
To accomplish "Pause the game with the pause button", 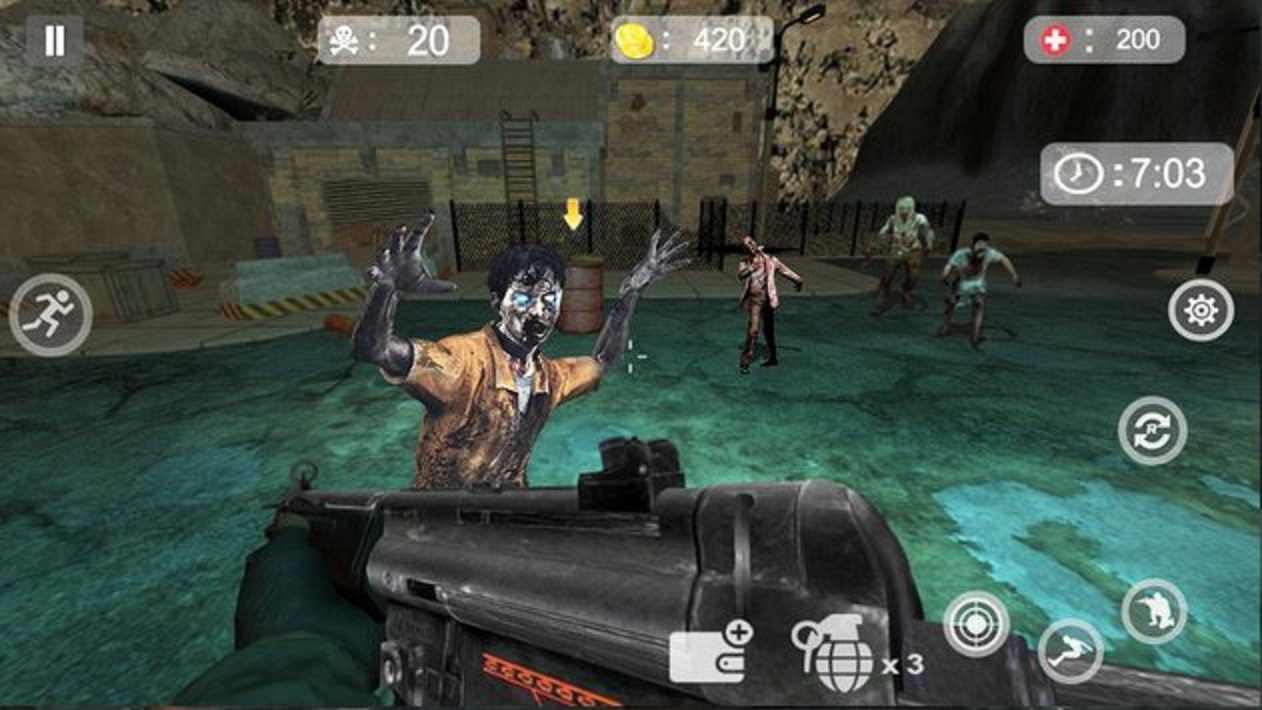I will (x=55, y=40).
